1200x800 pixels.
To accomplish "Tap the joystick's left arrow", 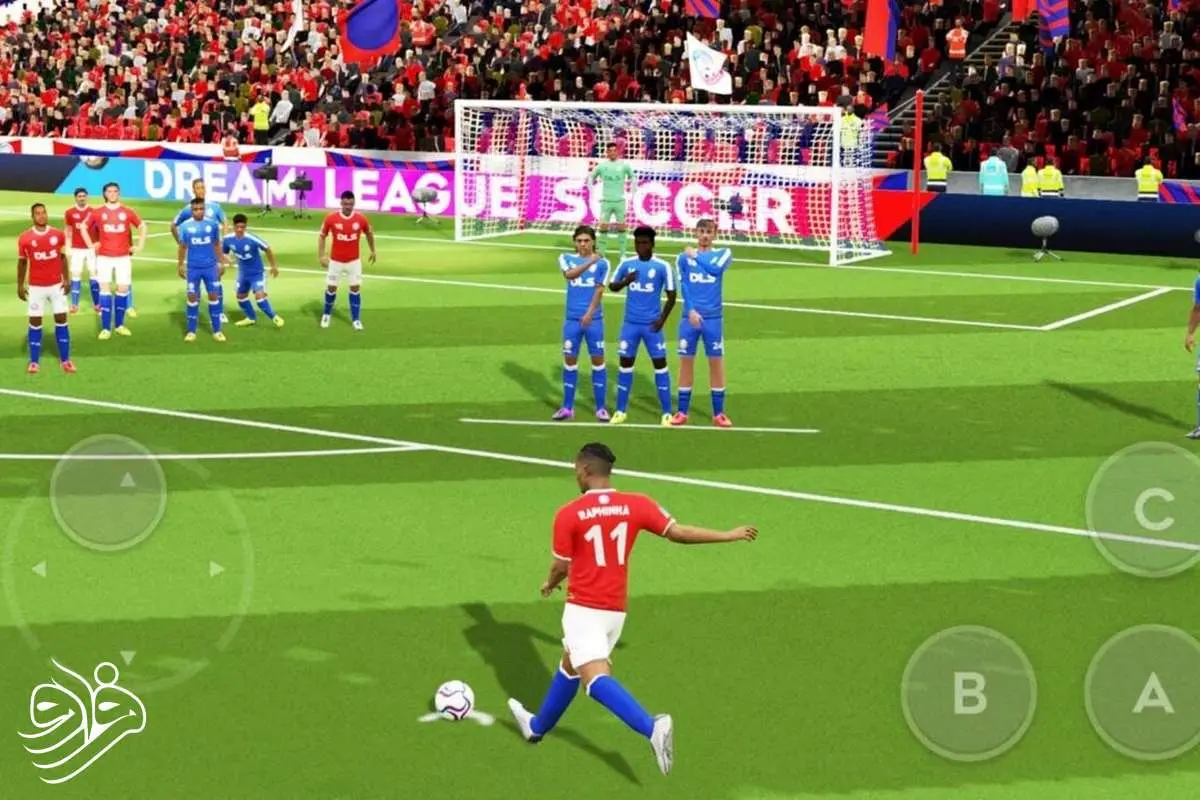I will pyautogui.click(x=38, y=569).
